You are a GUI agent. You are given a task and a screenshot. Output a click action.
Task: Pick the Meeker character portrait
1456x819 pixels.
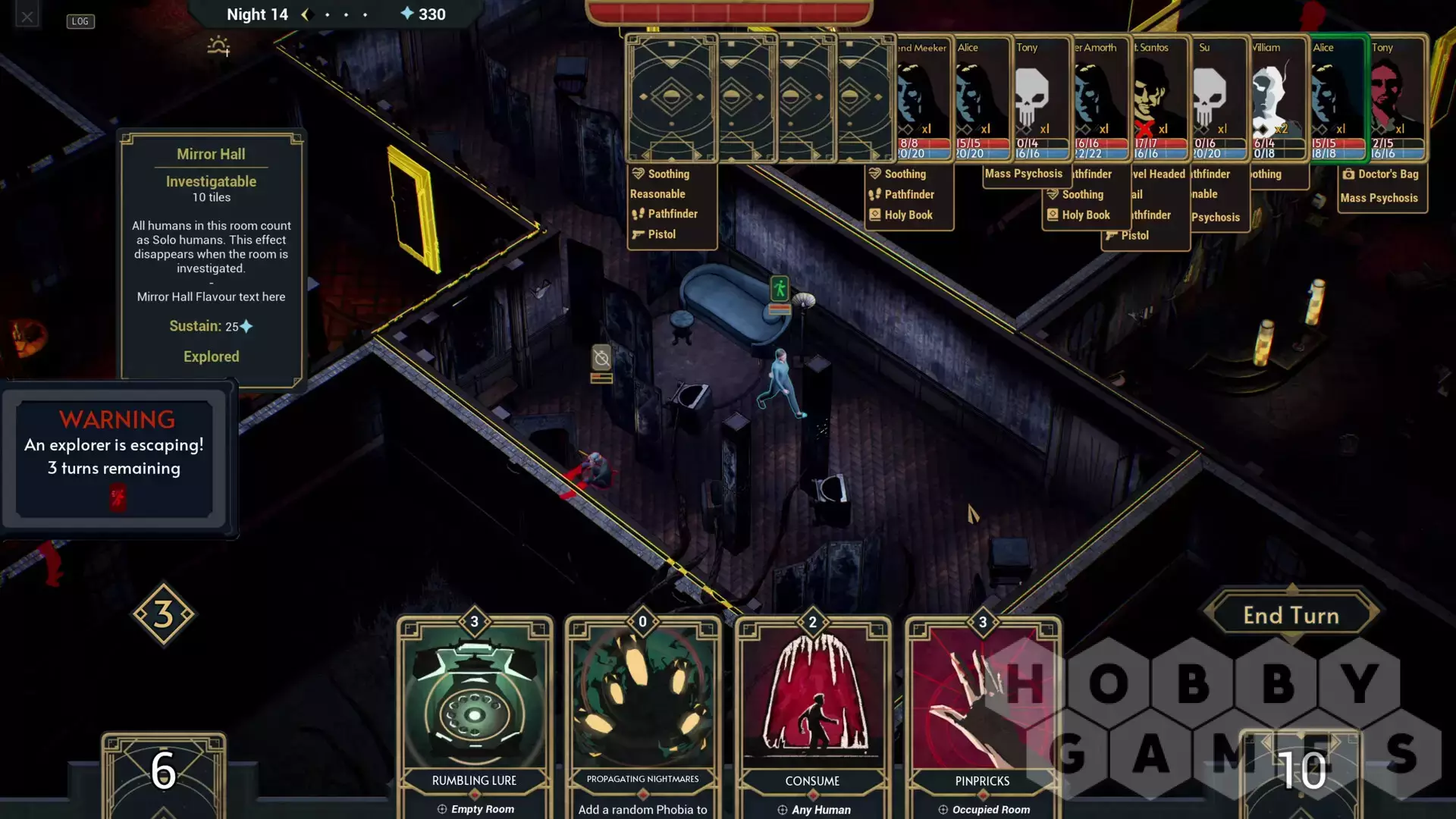(923, 97)
